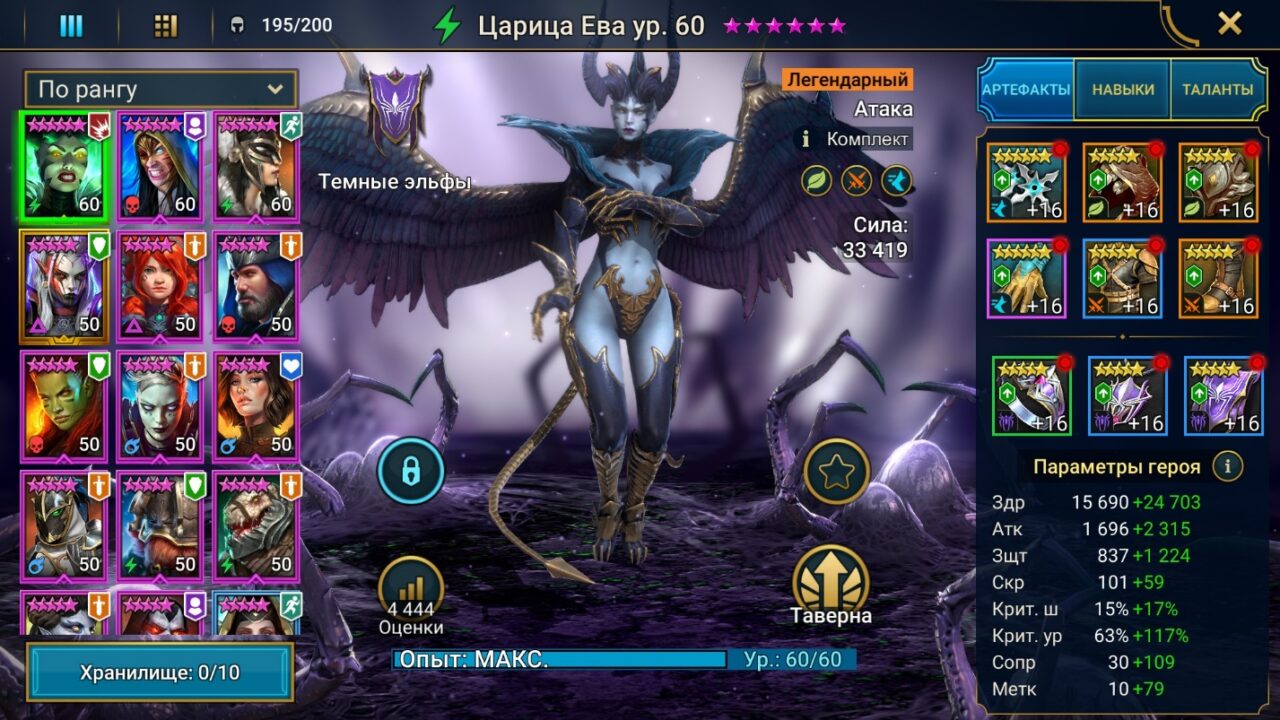The image size is (1280, 720).
Task: Click the Хранилище: 0/10 vault button
Action: [160, 672]
